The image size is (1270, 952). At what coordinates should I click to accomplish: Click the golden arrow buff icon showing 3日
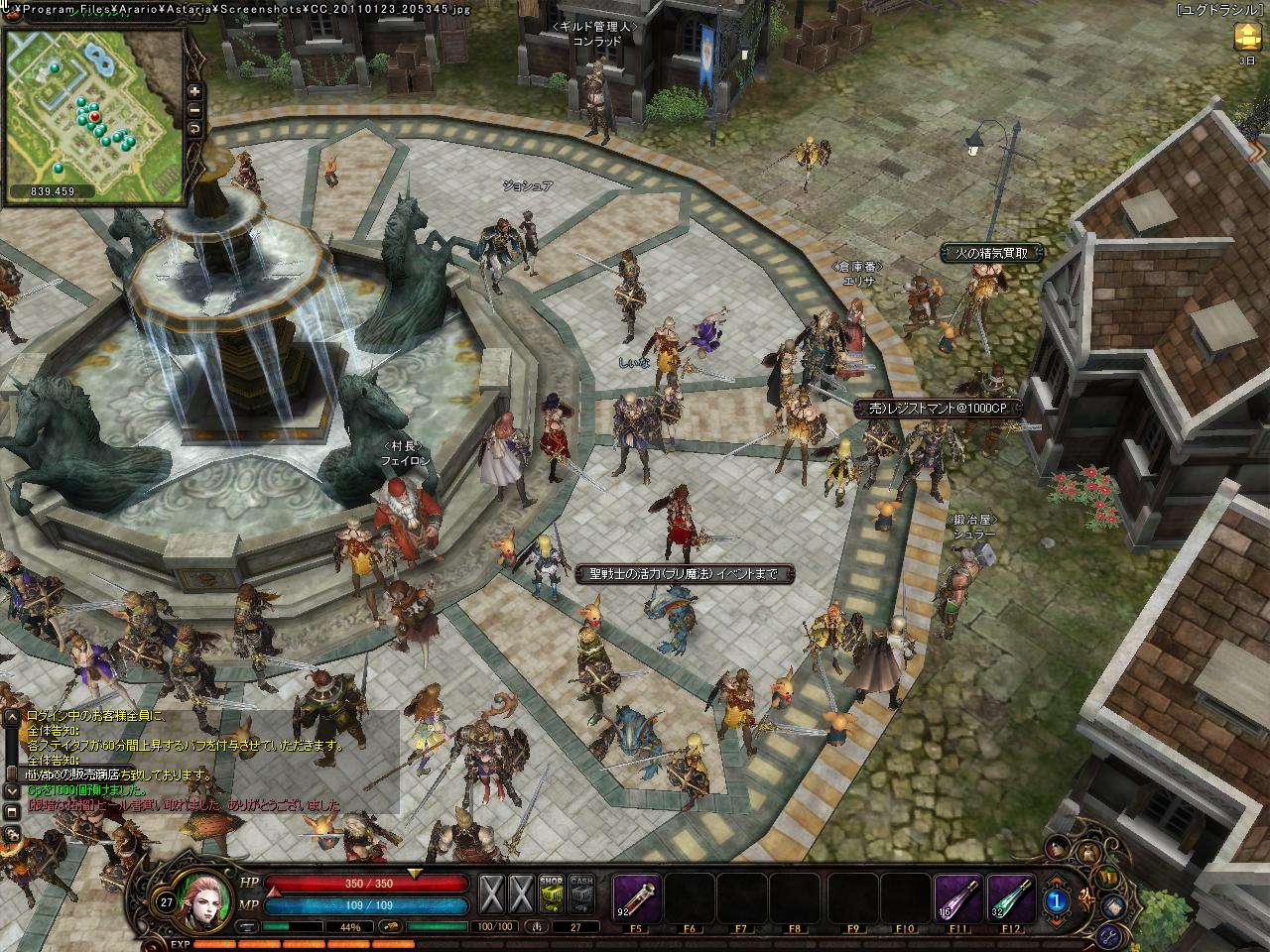(x=1246, y=38)
